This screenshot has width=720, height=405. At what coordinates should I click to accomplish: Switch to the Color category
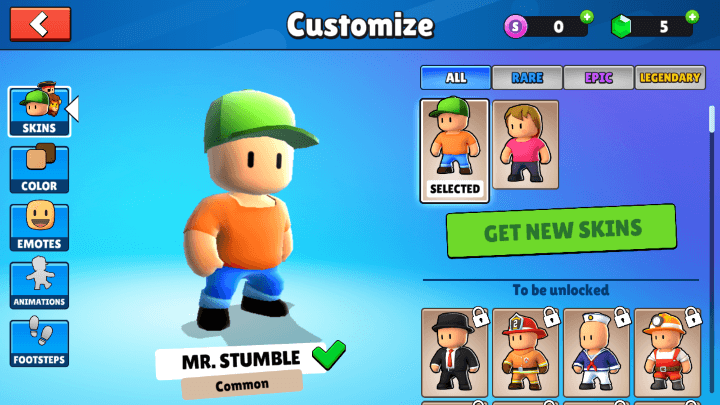tap(39, 169)
